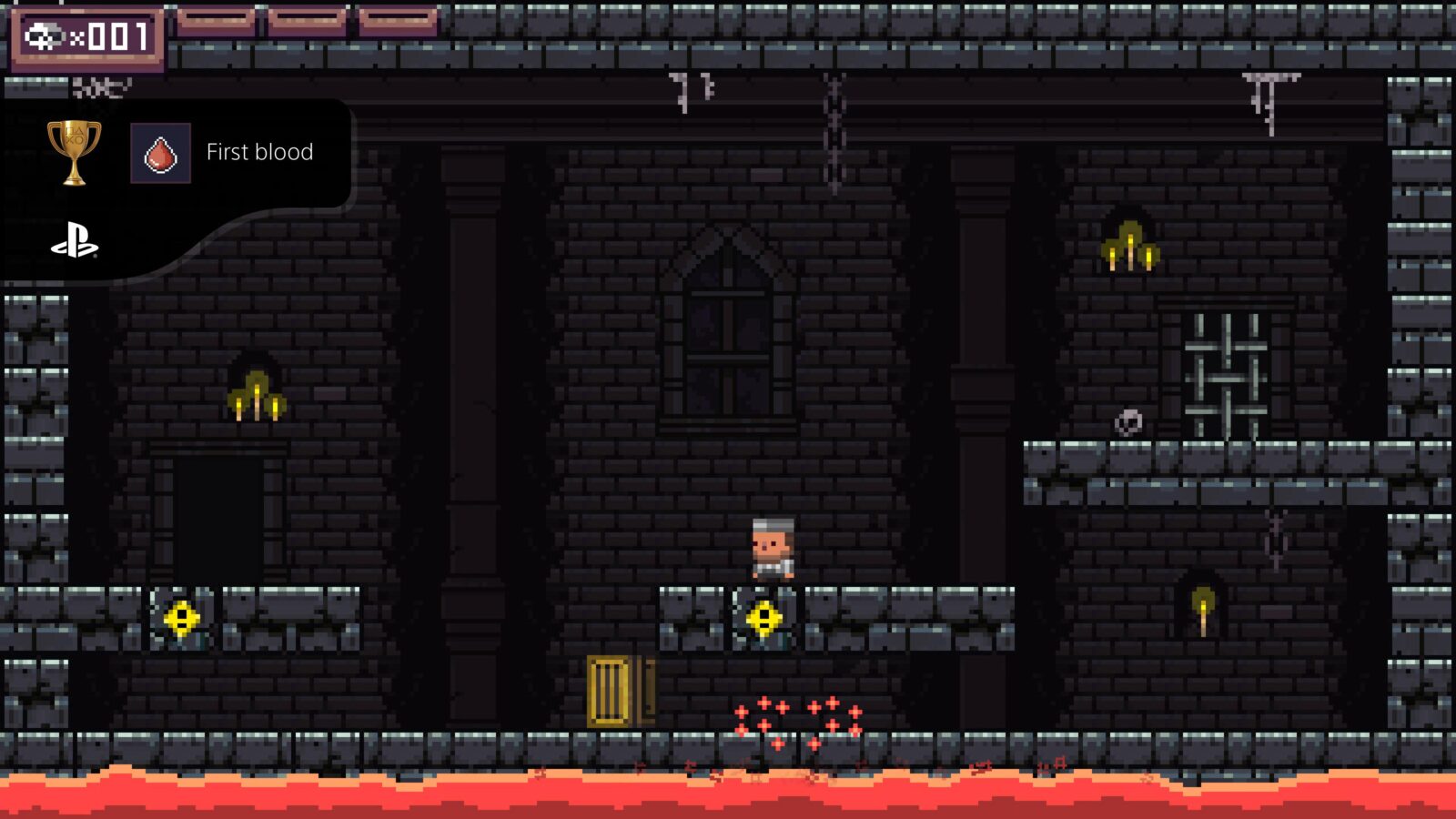Click the leftmost yellow spike trap
Screen dimensions: 1456x819
(x=182, y=619)
